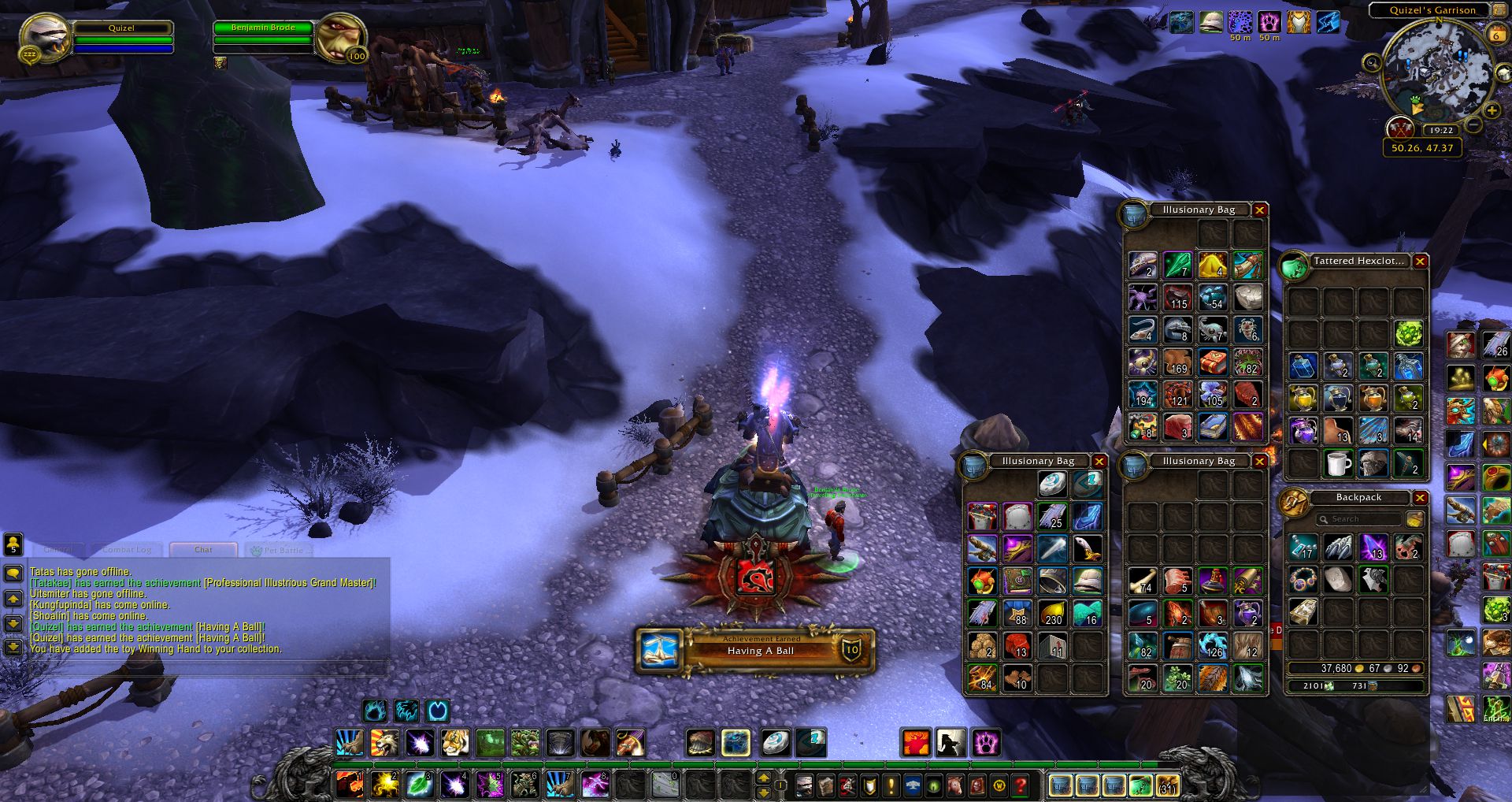Screen dimensions: 1512x802
Task: Select the item stack of 169
Action: pyautogui.click(x=1177, y=362)
